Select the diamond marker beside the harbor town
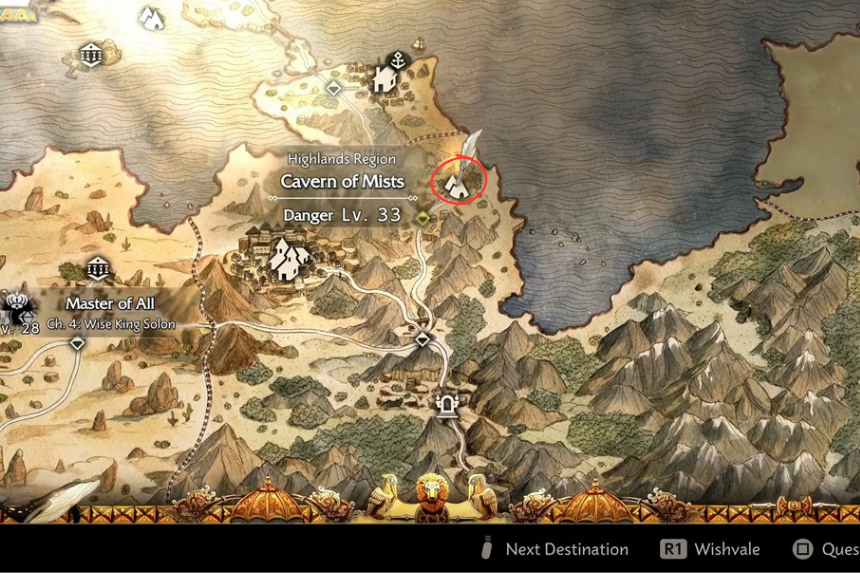Viewport: 860px width, 573px height. click(334, 88)
